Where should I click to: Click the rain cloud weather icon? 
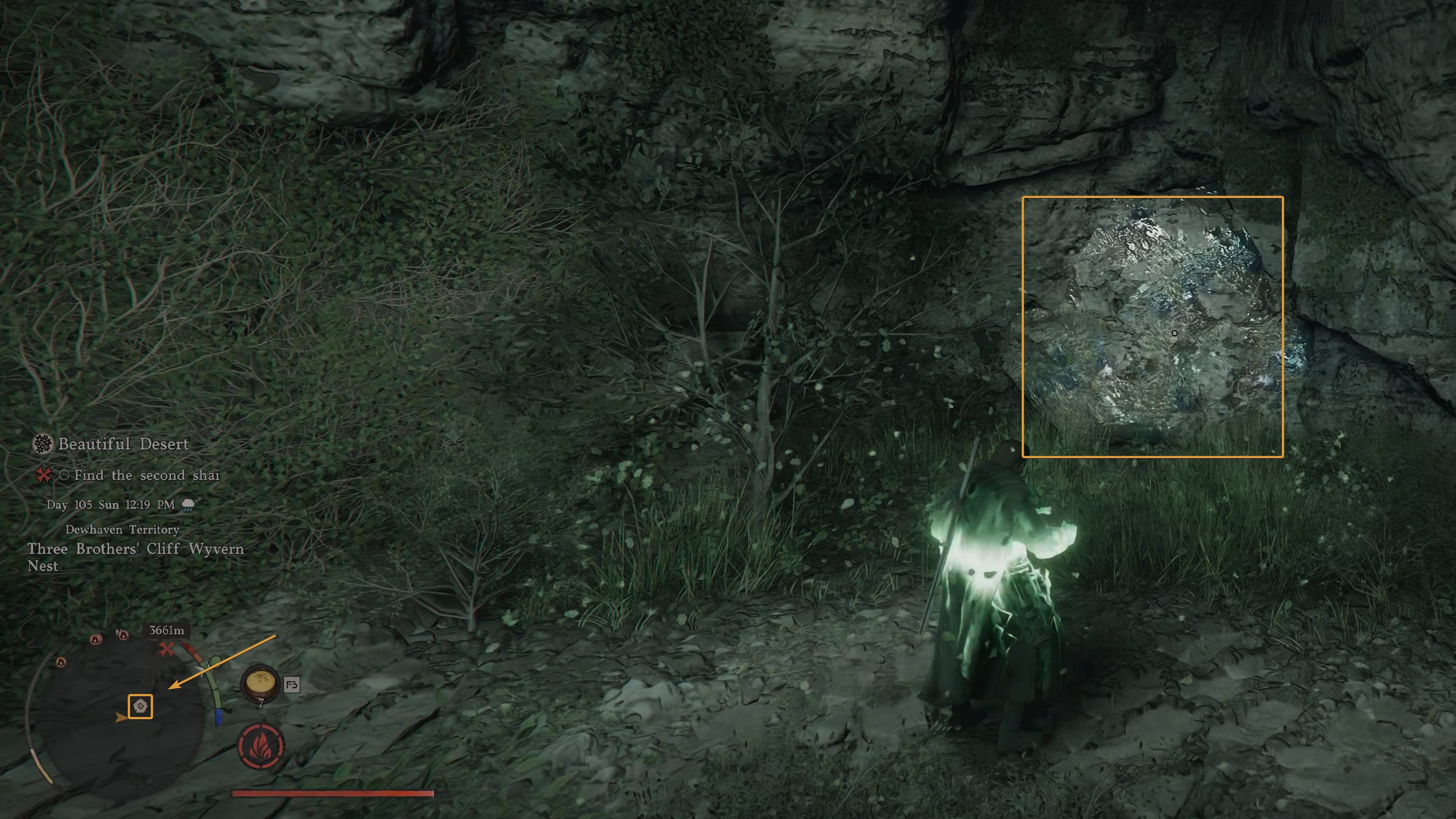coord(189,504)
